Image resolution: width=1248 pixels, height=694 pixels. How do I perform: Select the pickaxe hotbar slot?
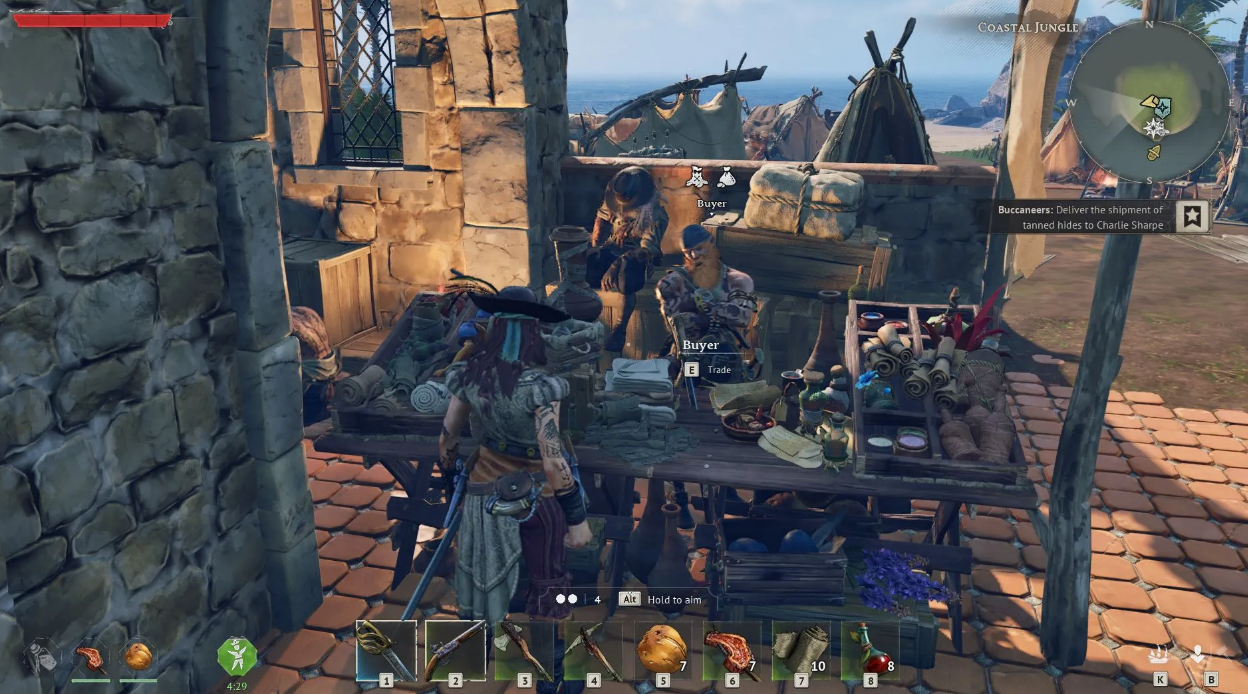coord(593,648)
